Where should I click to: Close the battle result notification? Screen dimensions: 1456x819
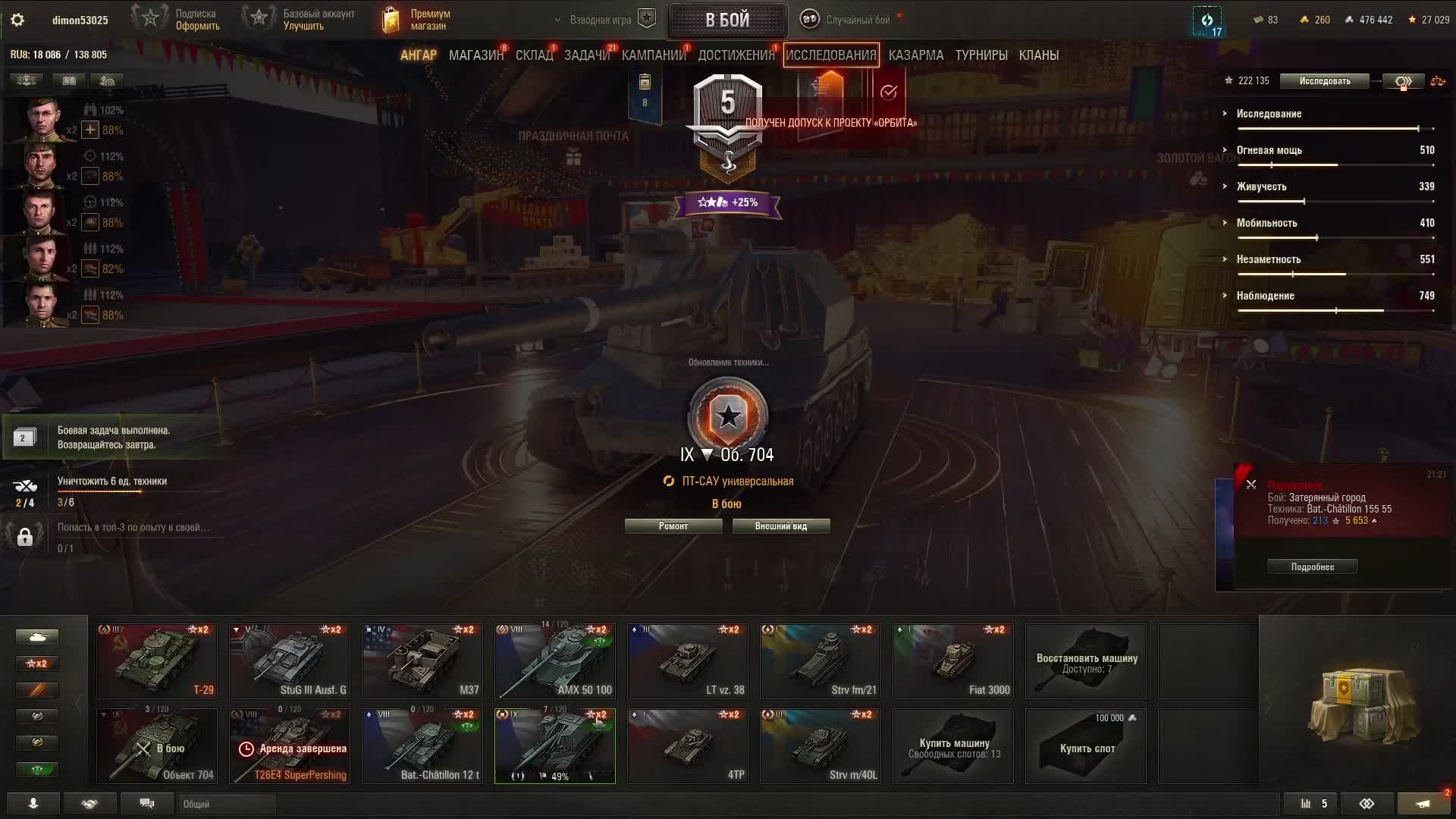(x=1251, y=485)
